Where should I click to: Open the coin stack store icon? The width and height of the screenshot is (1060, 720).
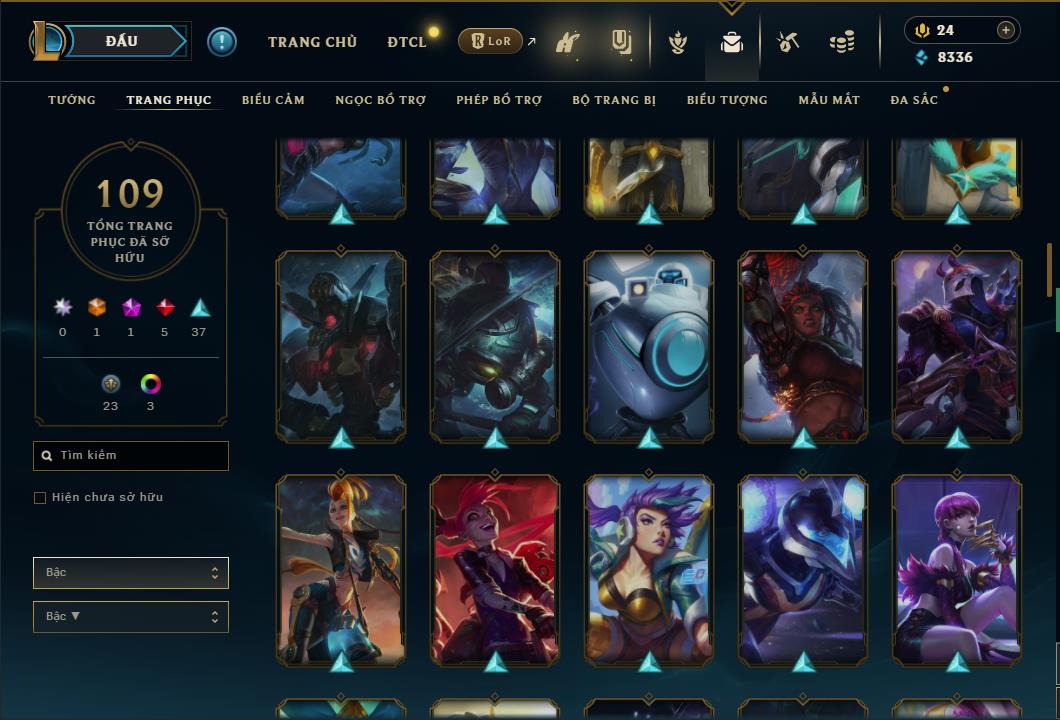click(x=842, y=43)
